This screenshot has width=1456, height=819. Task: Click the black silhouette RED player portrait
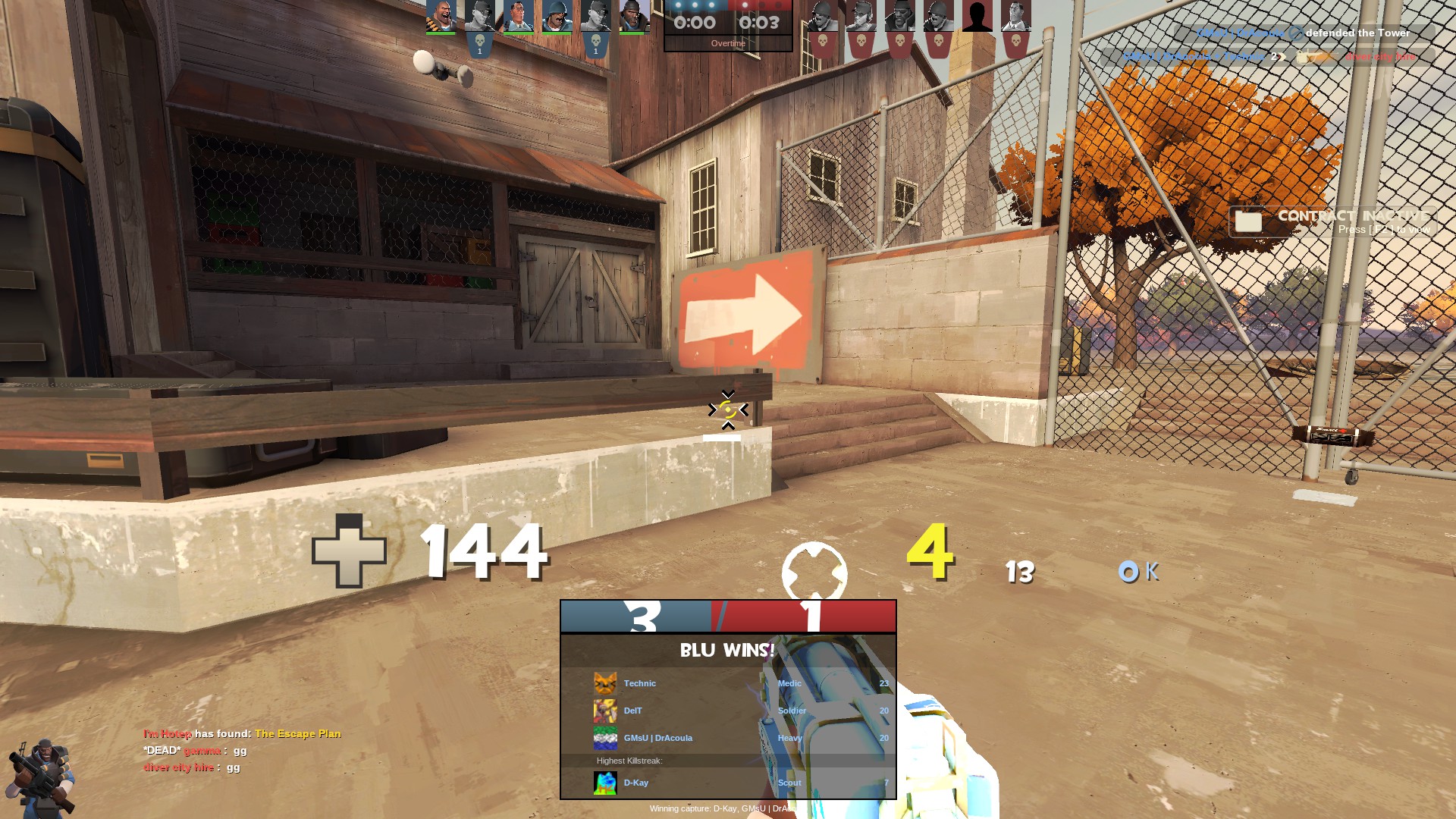point(977,17)
